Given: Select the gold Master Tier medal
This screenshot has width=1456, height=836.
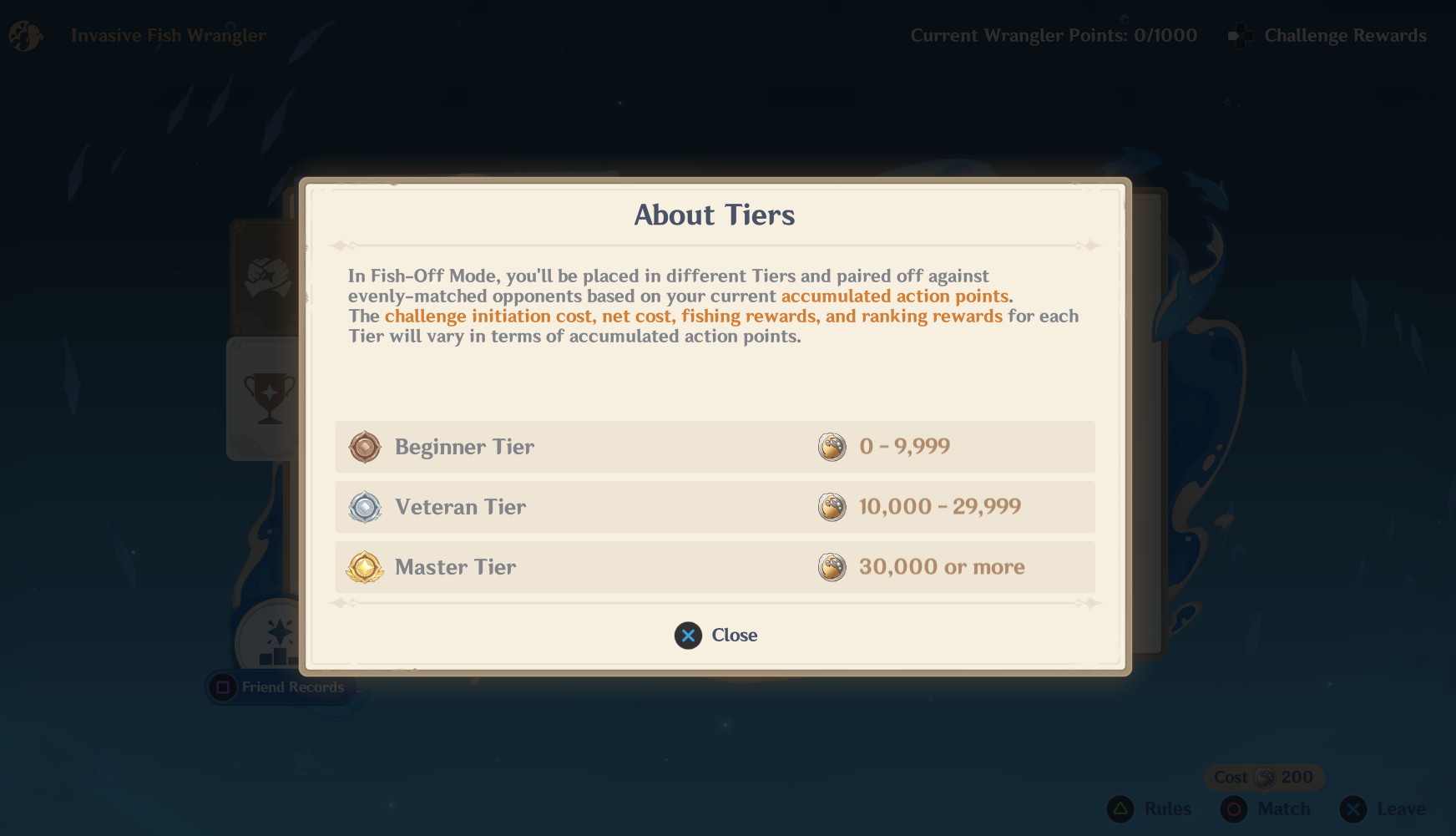Looking at the screenshot, I should [365, 567].
